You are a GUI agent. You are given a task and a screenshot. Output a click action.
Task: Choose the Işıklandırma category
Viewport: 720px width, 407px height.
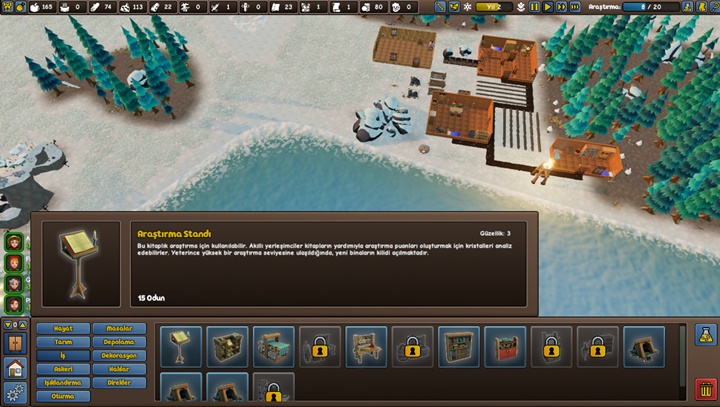63,383
